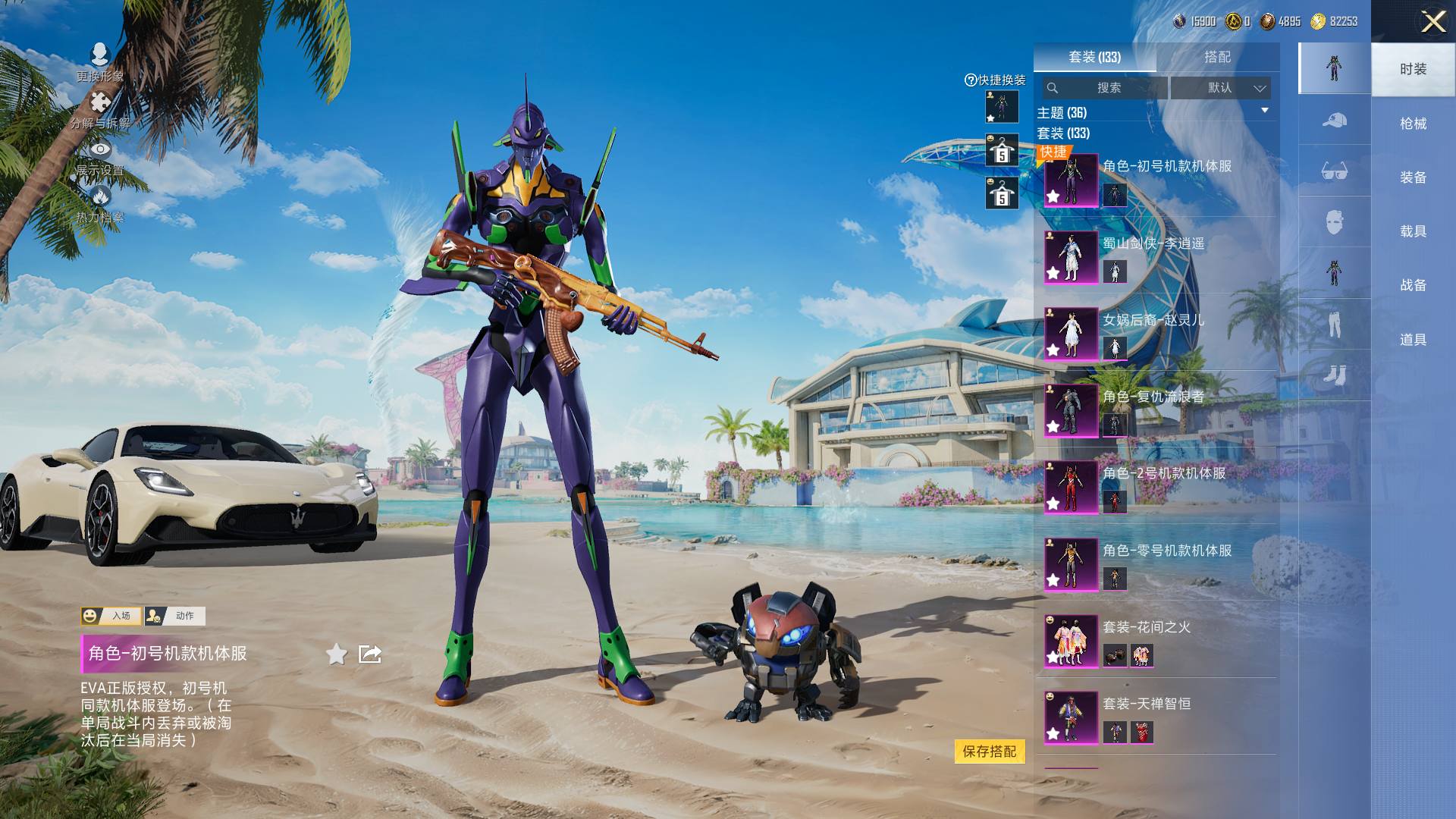Open 更换形象 to change appearance
Screen dimensions: 1456x819
click(x=99, y=62)
